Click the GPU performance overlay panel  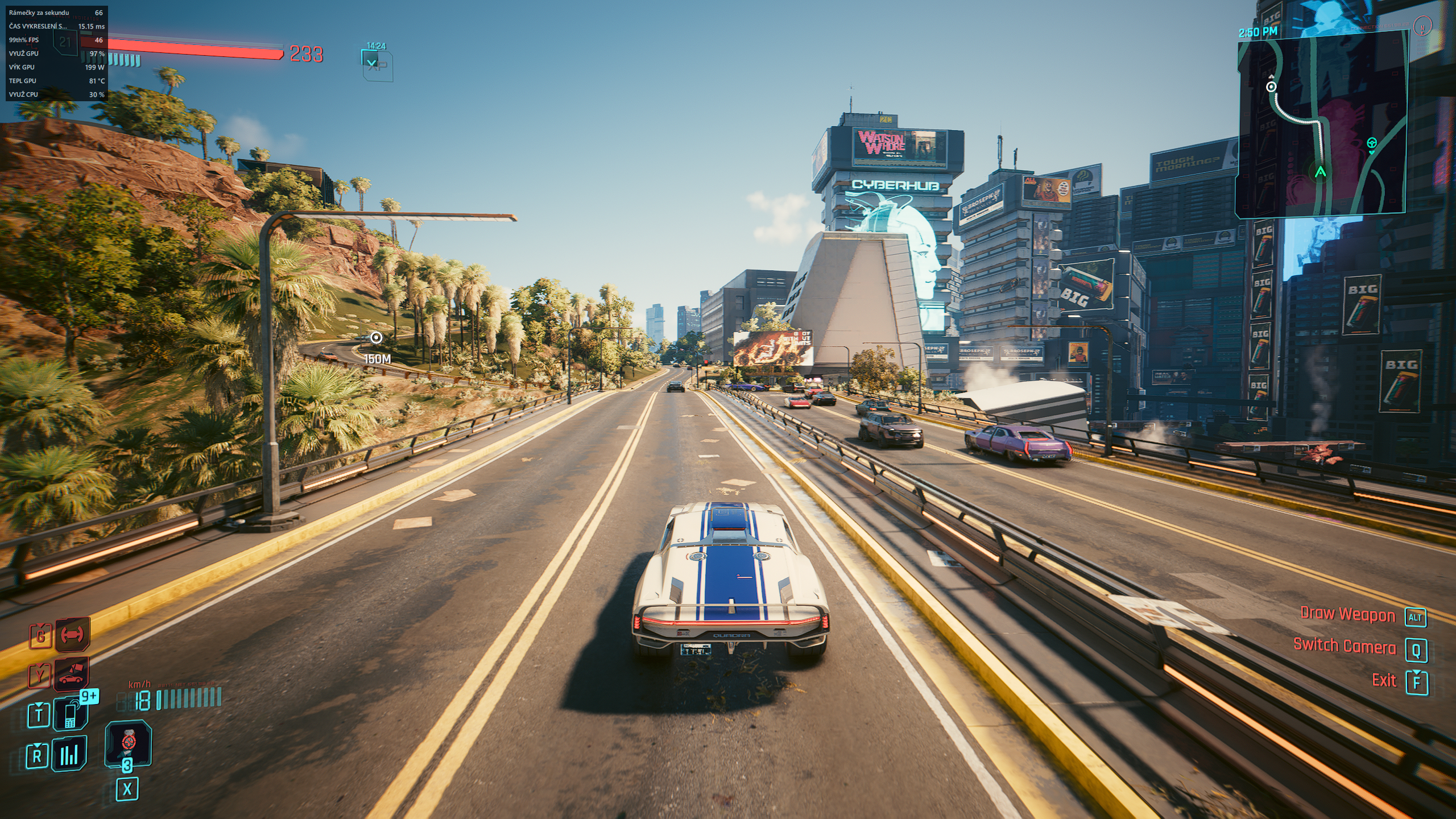[56, 53]
